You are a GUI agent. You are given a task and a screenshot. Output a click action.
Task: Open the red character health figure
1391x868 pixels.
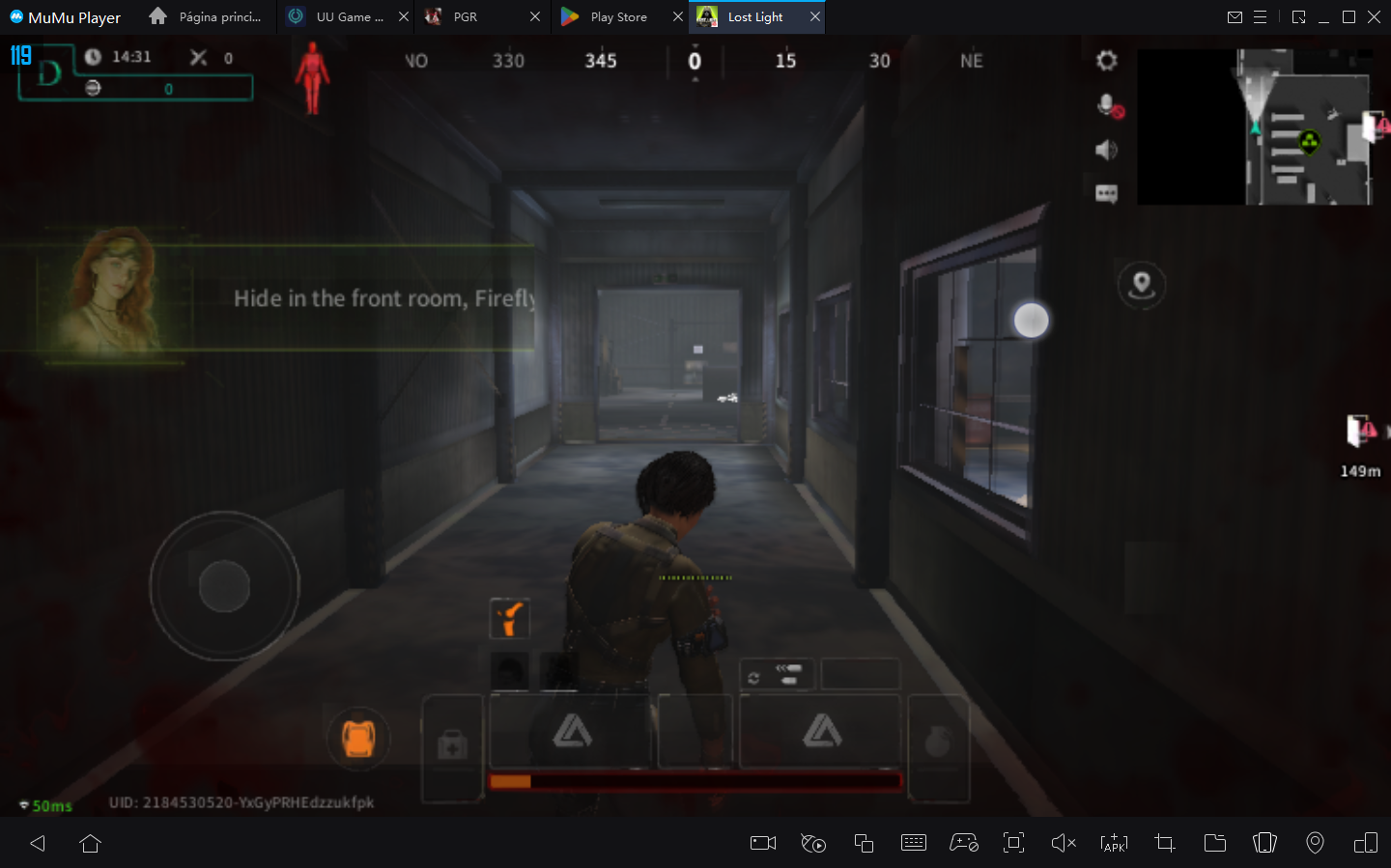click(x=309, y=79)
